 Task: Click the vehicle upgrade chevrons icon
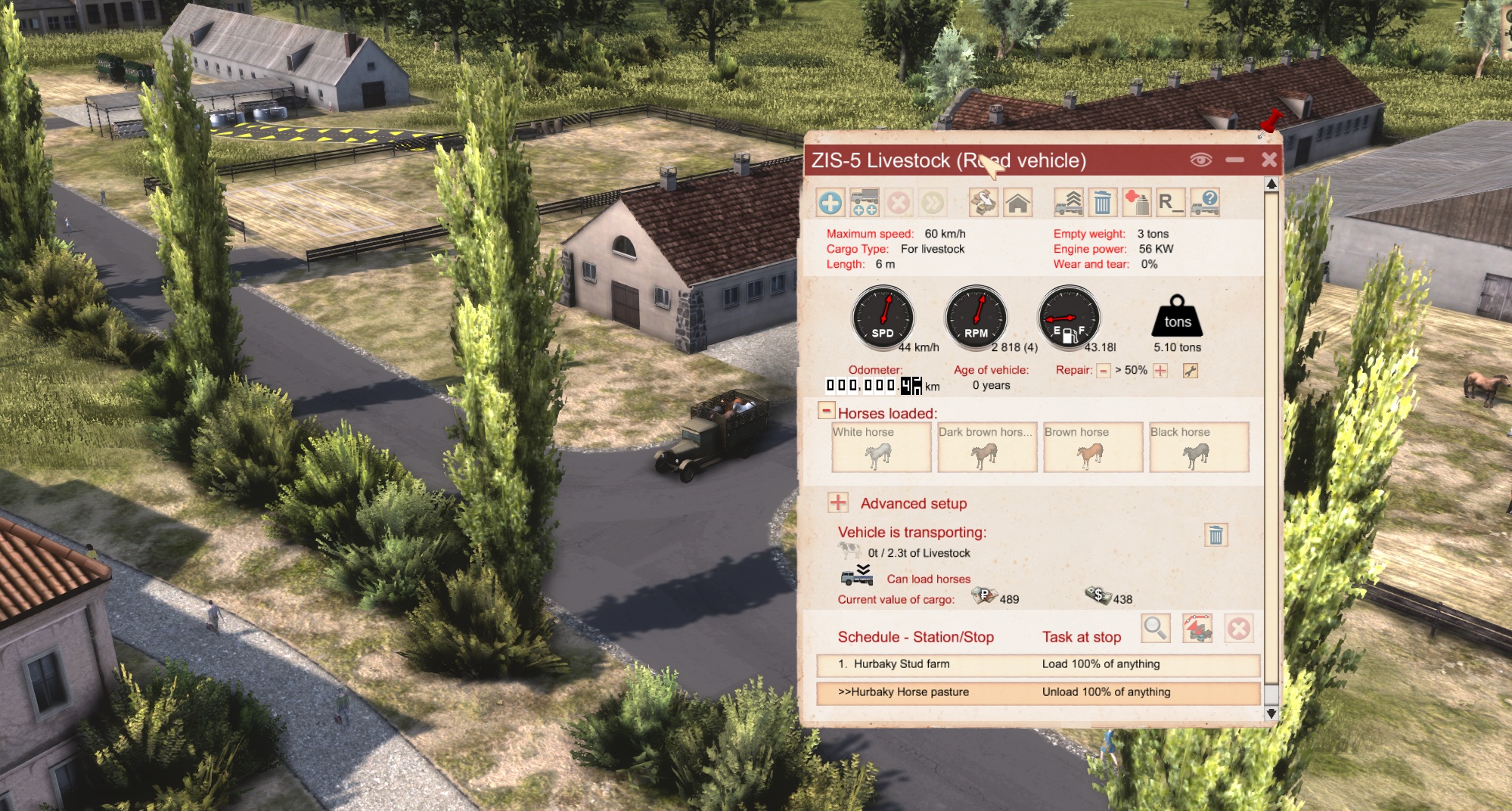click(1069, 203)
